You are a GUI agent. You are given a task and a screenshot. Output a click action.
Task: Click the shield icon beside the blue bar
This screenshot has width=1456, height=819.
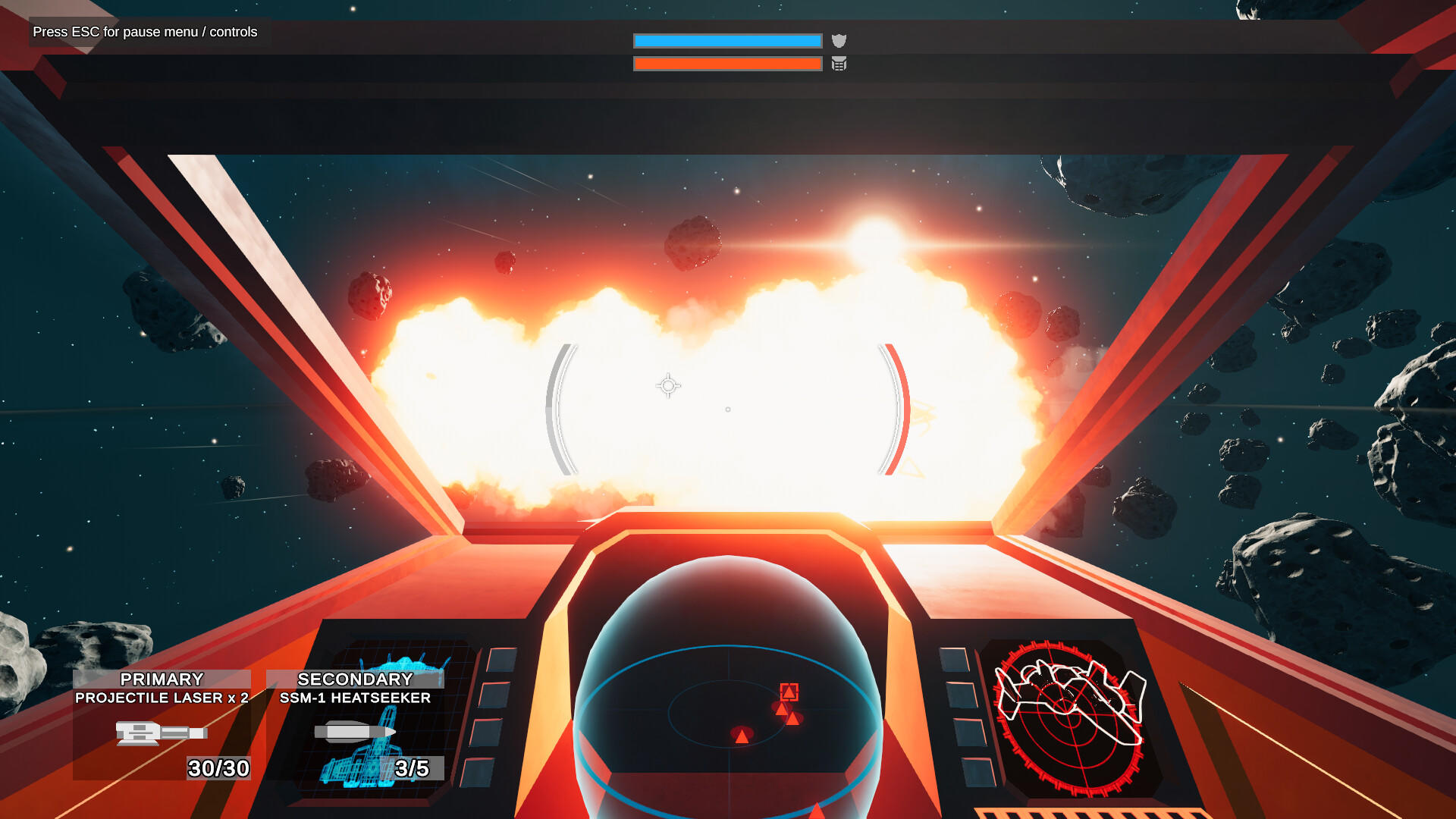[839, 40]
